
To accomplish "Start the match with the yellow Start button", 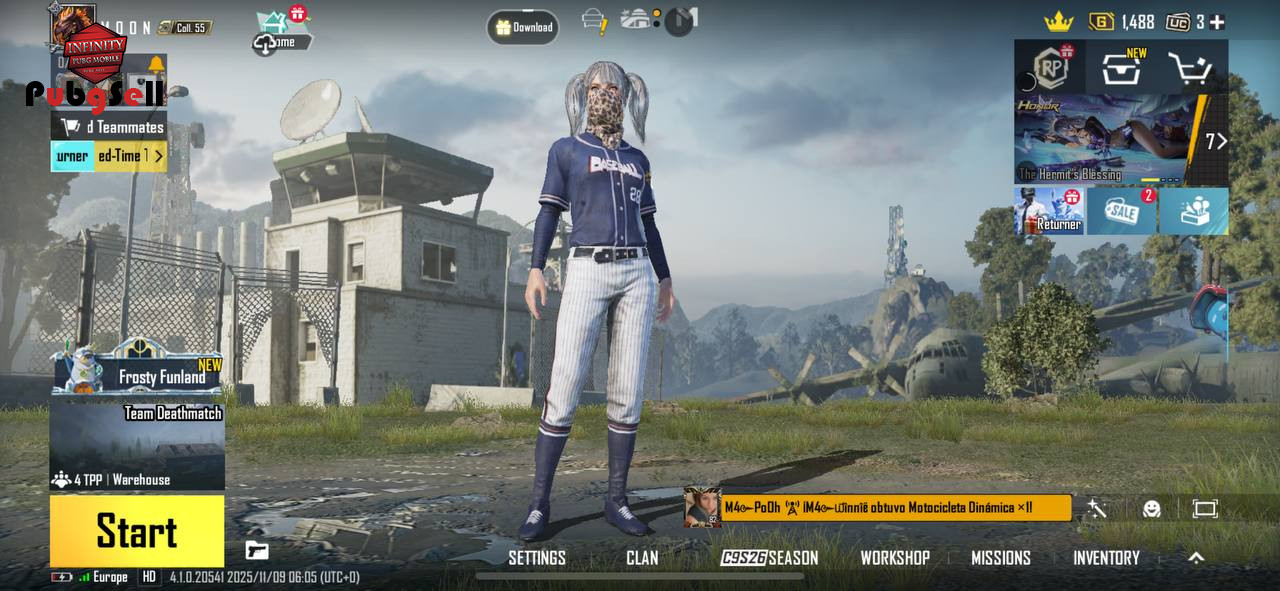I will tap(137, 531).
